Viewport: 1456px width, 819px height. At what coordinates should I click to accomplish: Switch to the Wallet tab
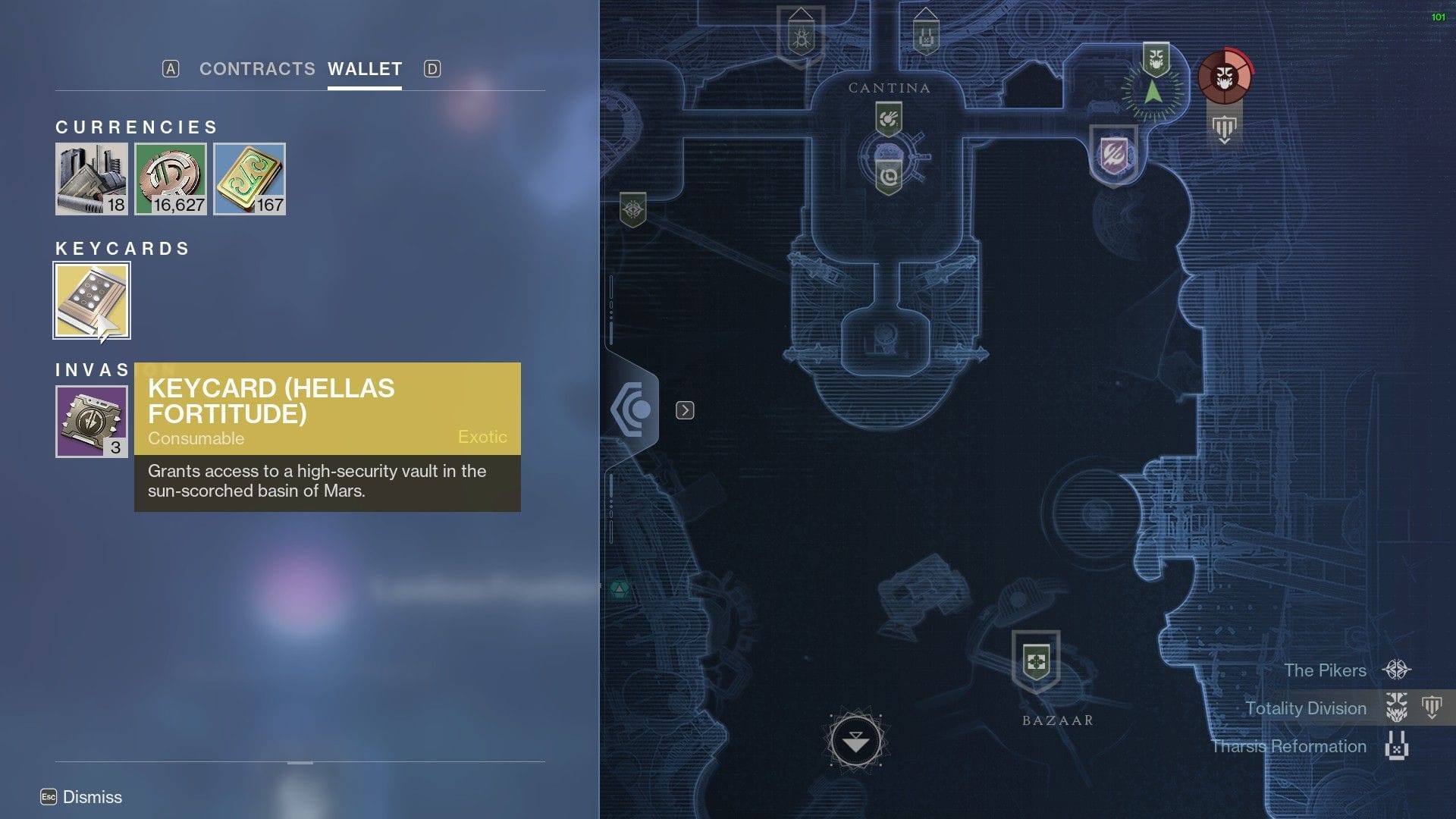point(365,69)
